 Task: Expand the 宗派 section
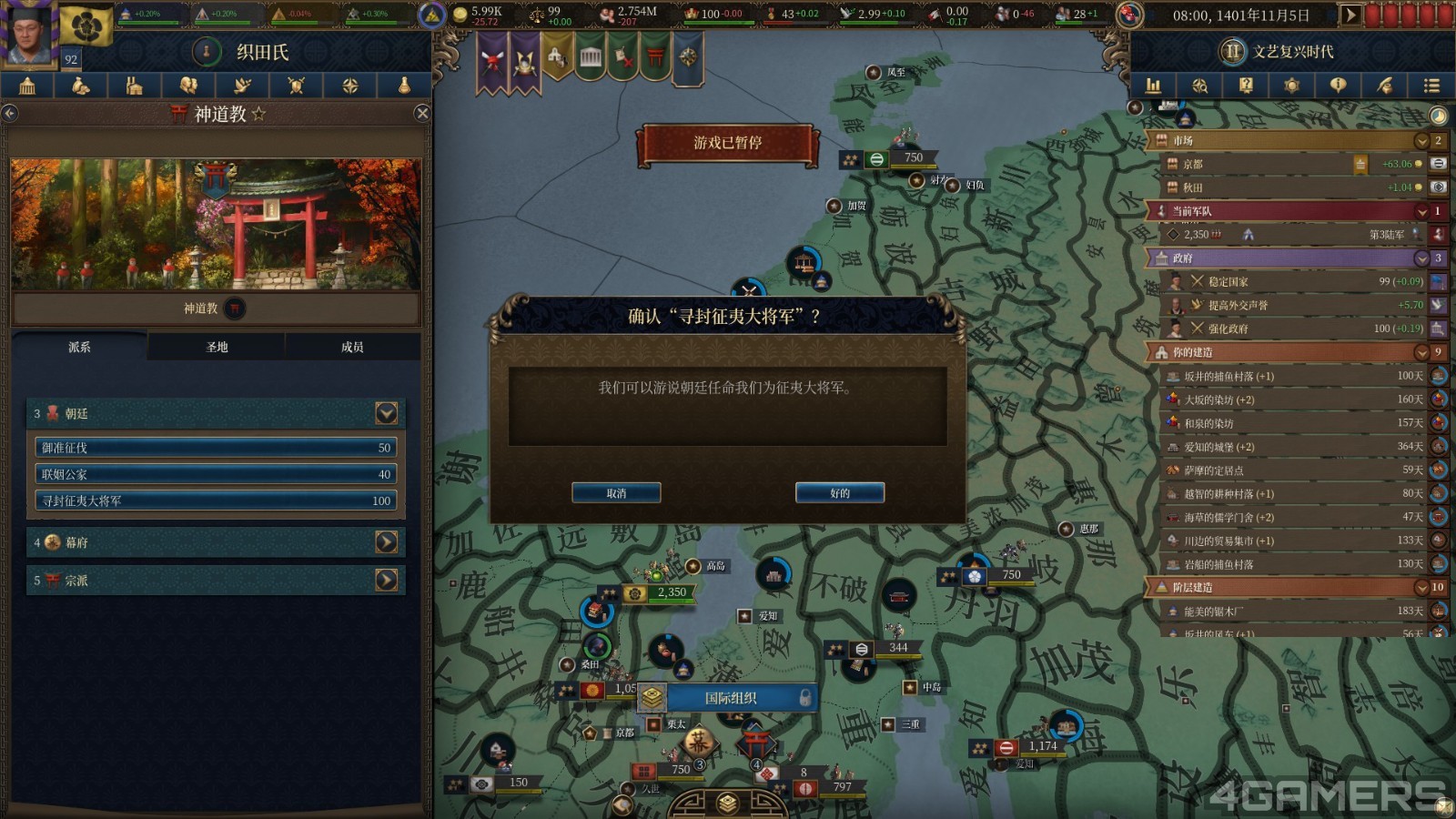click(x=386, y=580)
